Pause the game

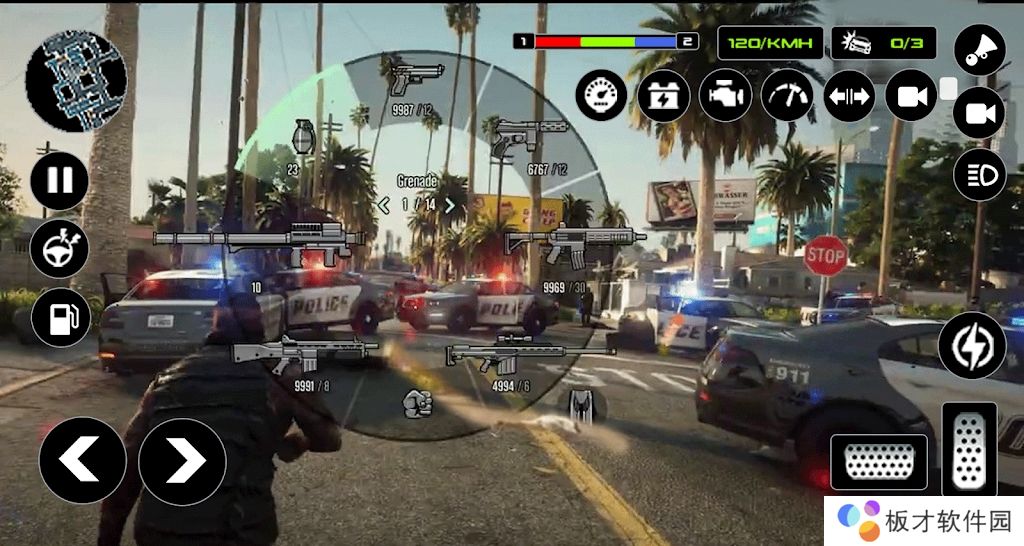(60, 181)
